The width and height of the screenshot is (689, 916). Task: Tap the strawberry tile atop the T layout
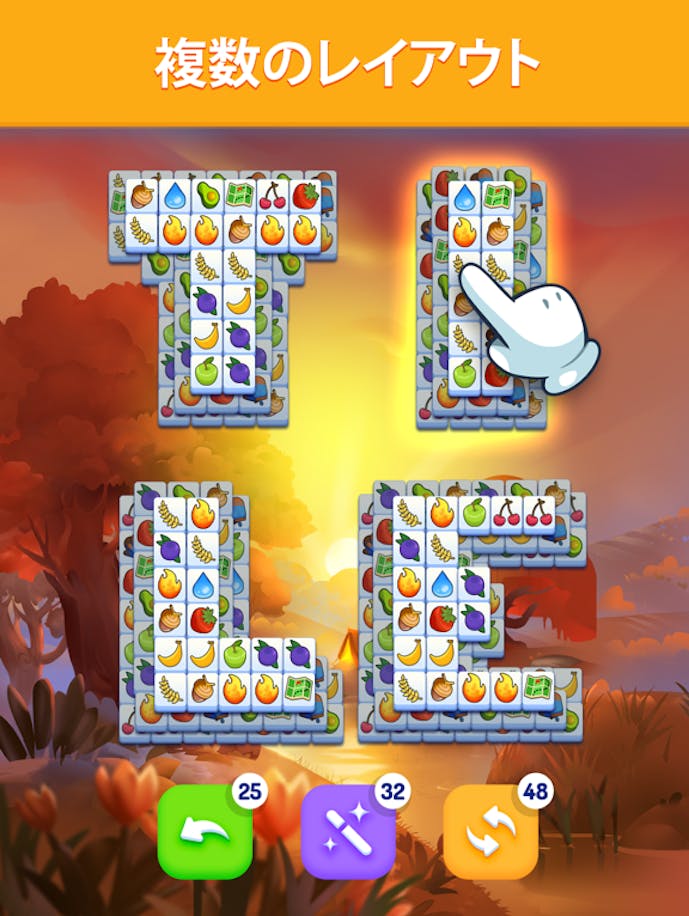(304, 196)
